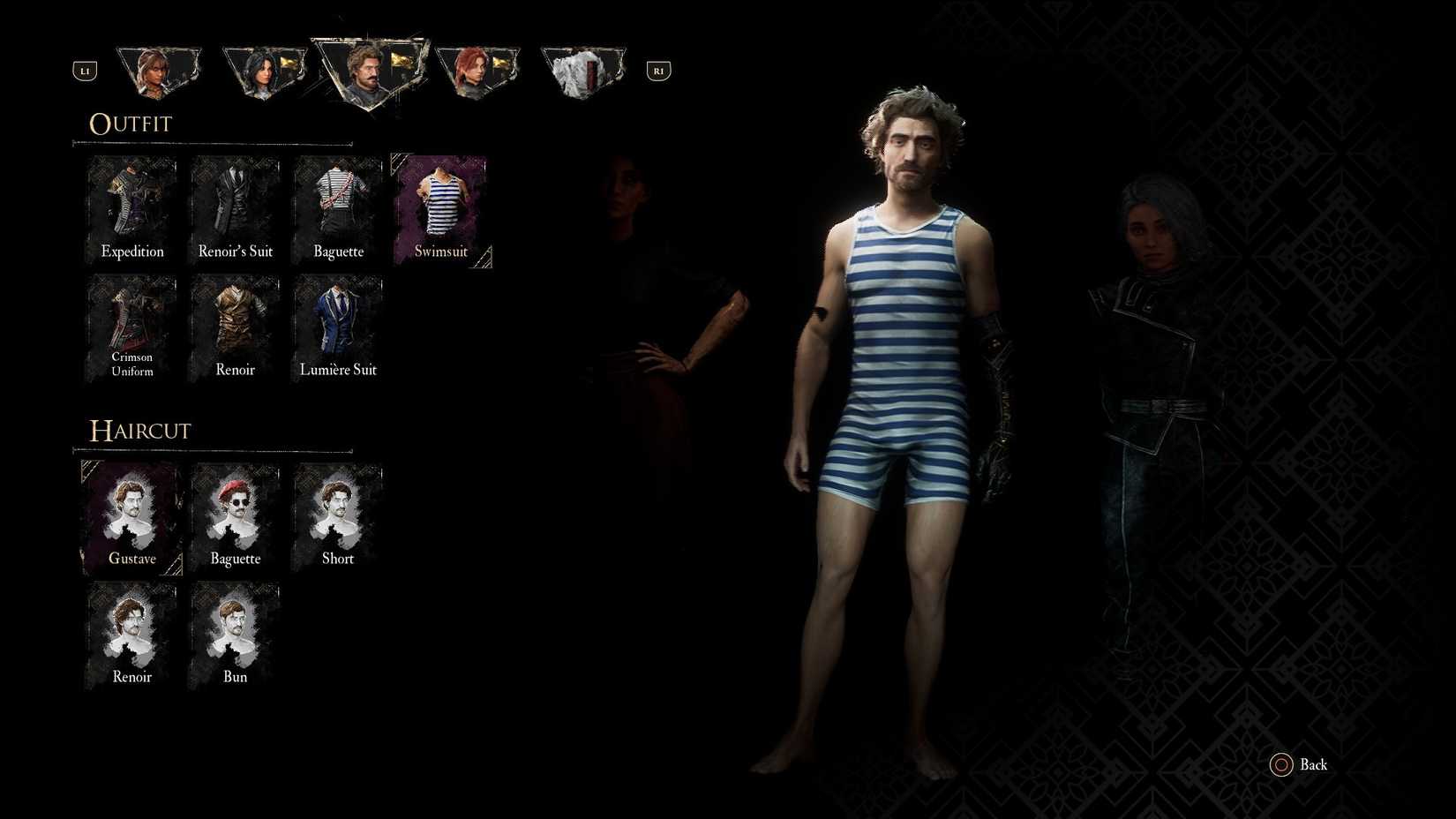Select the Gustave haircut
Image resolution: width=1456 pixels, height=819 pixels.
(x=131, y=516)
